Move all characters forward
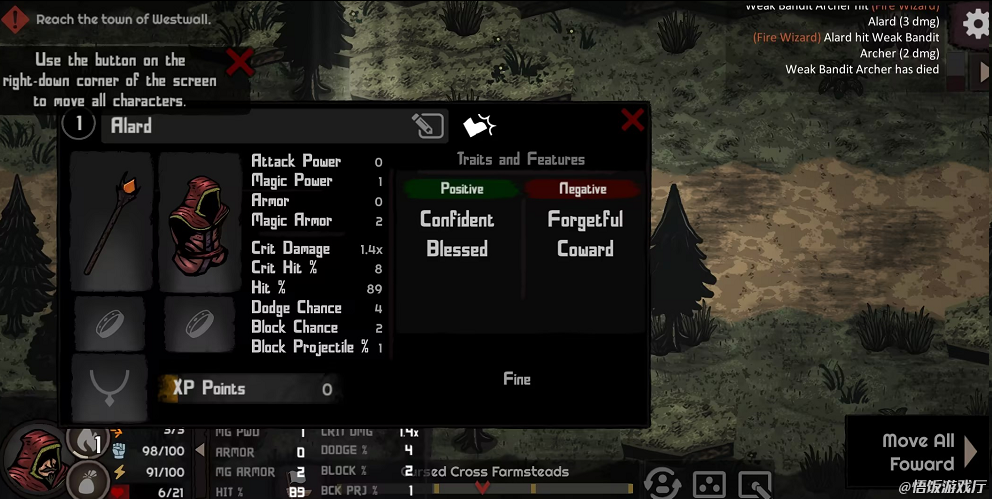Screen dimensions: 992x499 [x=918, y=453]
